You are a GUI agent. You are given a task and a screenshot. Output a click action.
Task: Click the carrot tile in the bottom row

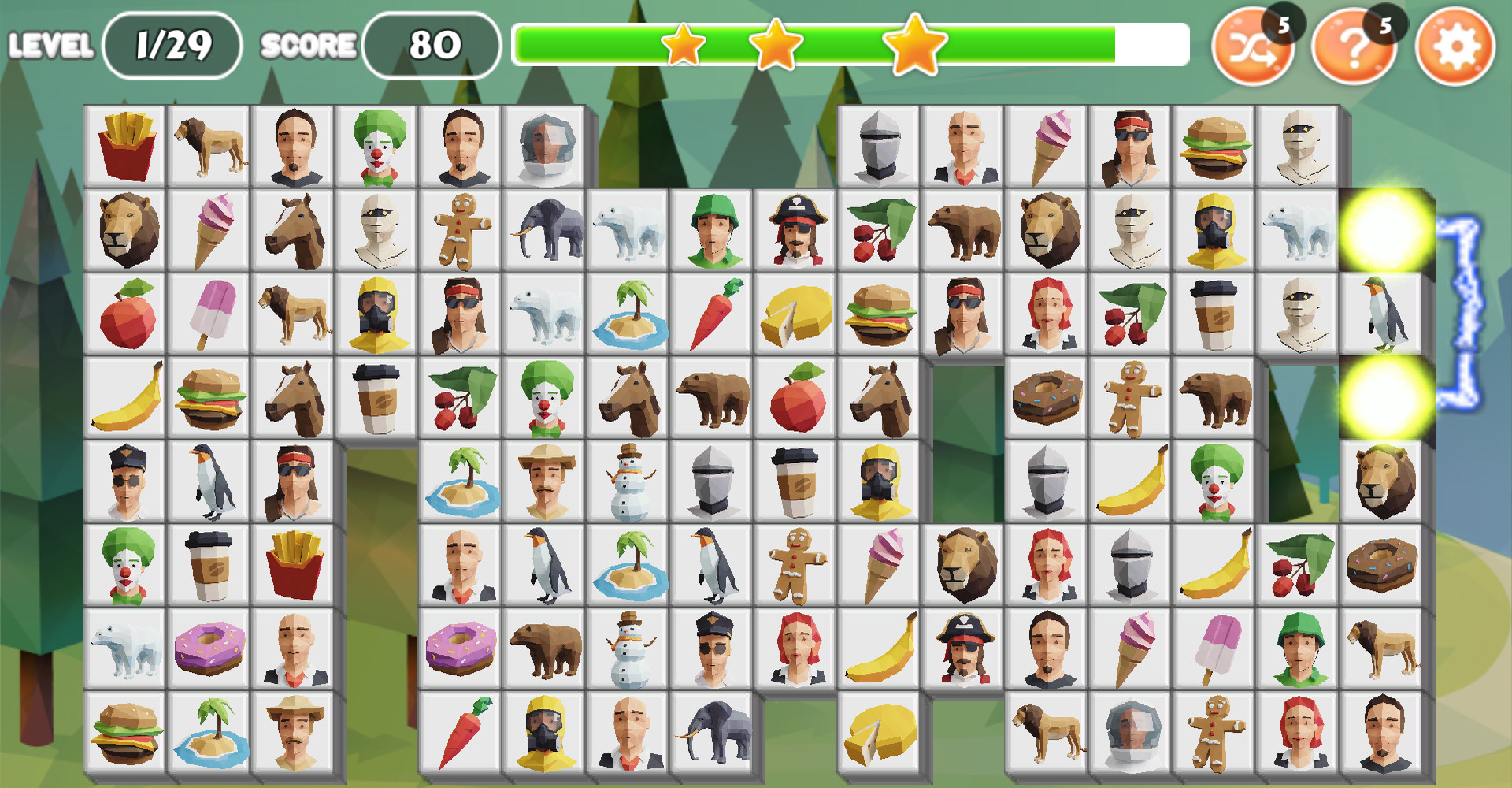[x=460, y=731]
